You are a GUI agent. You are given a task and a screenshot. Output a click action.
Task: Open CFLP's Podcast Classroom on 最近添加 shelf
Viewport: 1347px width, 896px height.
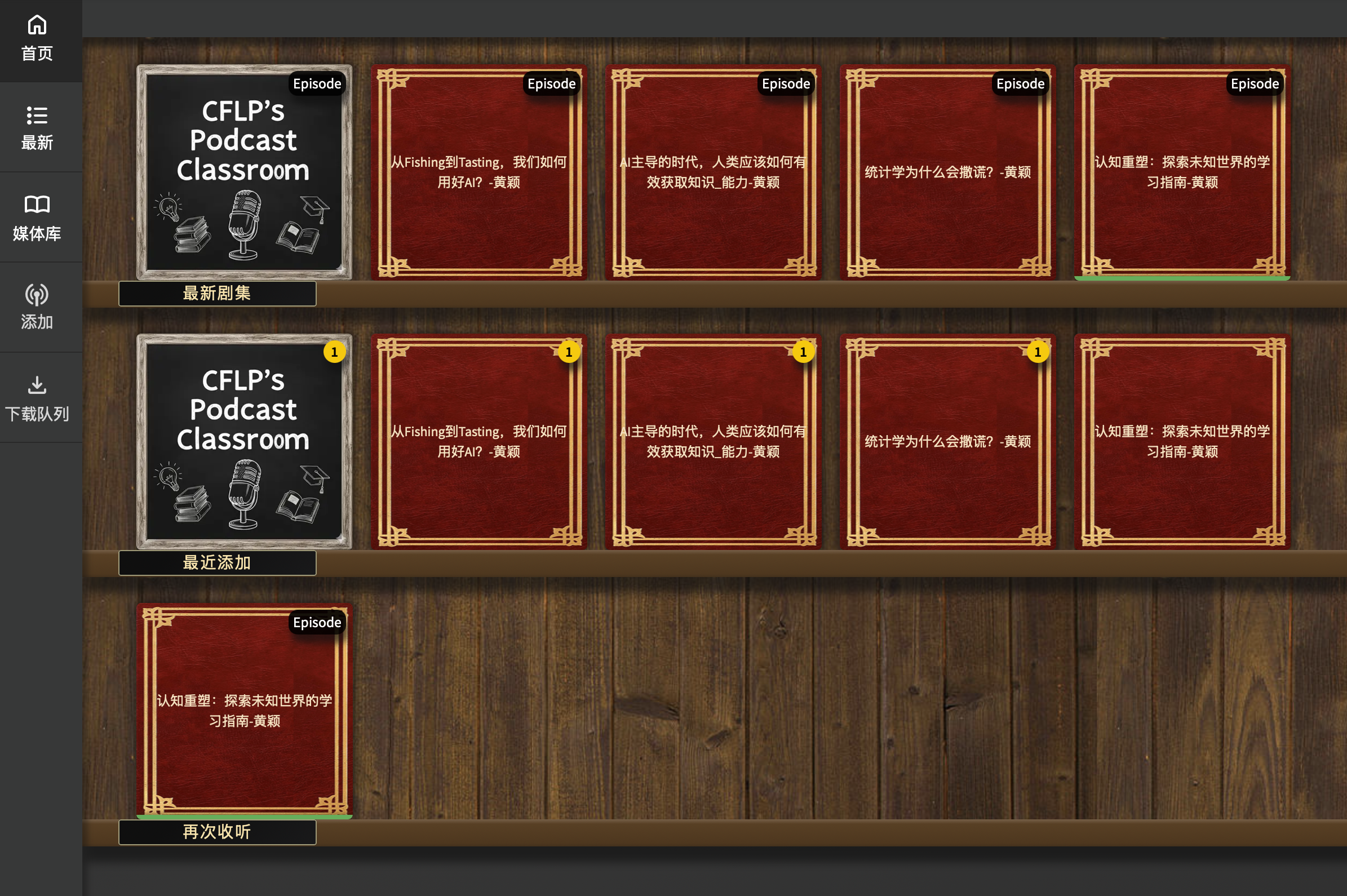pyautogui.click(x=244, y=441)
